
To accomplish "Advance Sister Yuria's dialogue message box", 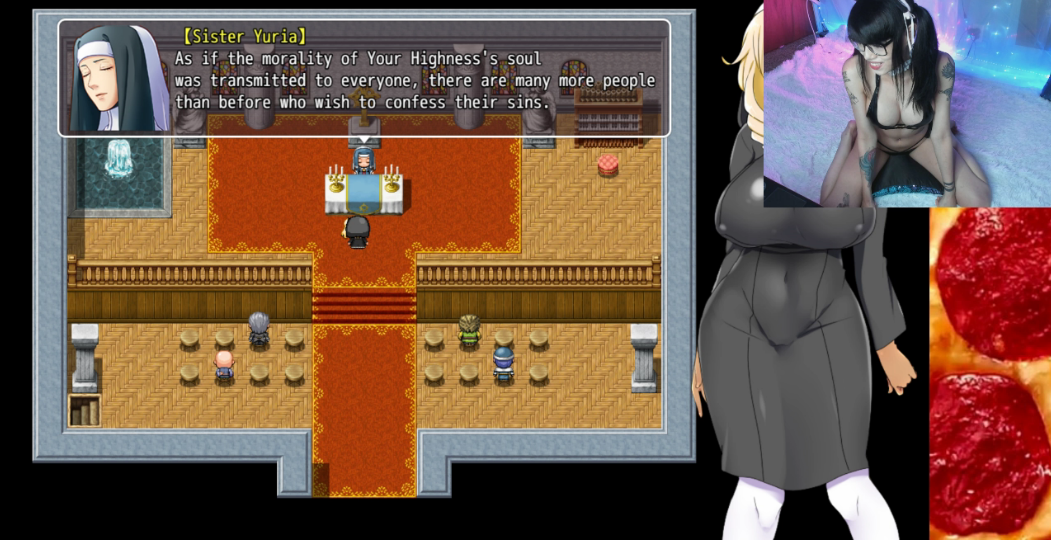I will [x=364, y=78].
